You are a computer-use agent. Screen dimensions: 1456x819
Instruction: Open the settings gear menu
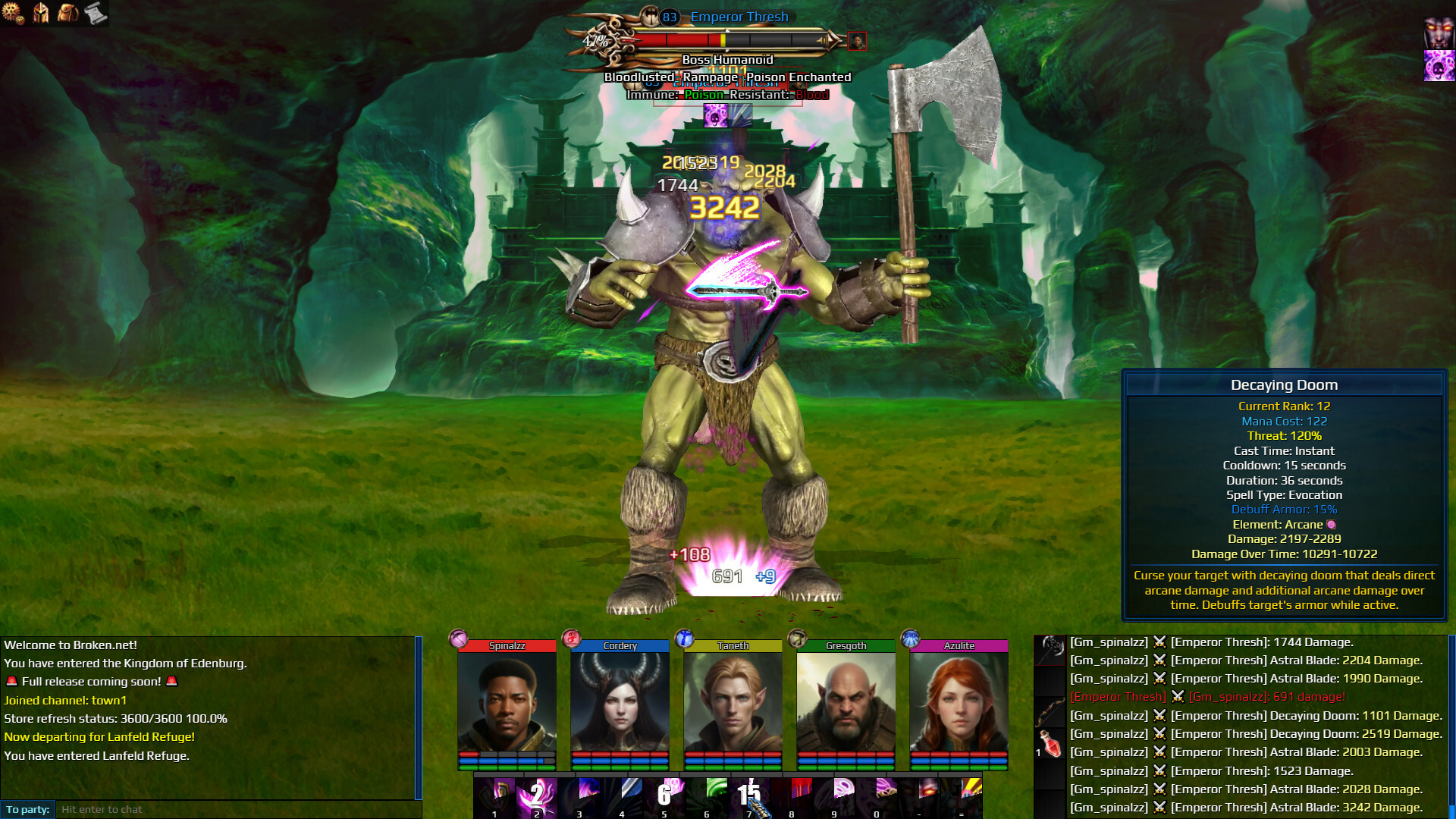13,13
